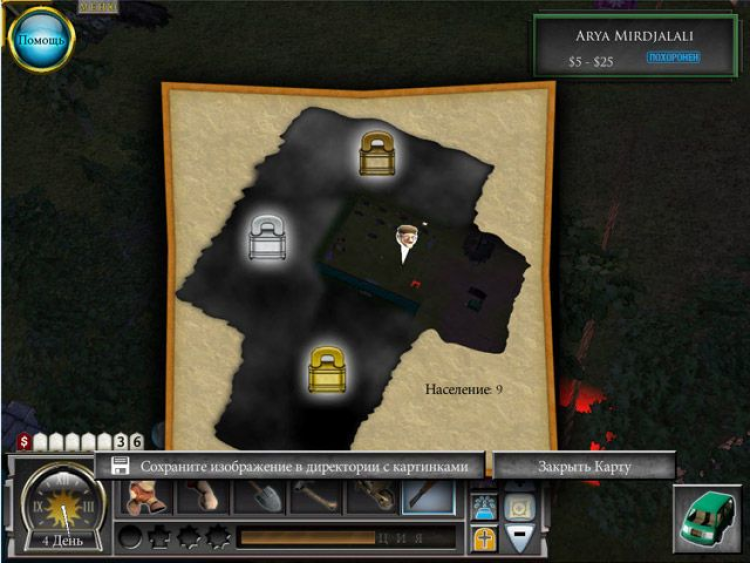Click the man's portrait marker on map
This screenshot has width=750, height=563.
point(405,244)
